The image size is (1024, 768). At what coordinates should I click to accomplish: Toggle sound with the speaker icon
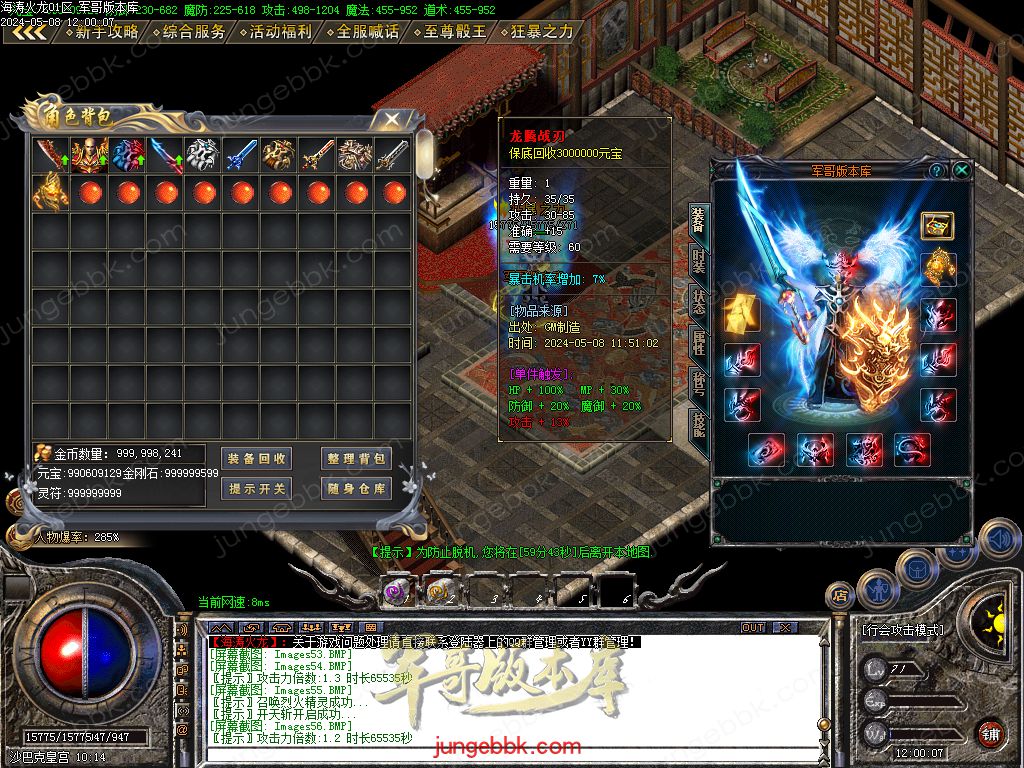coord(999,539)
